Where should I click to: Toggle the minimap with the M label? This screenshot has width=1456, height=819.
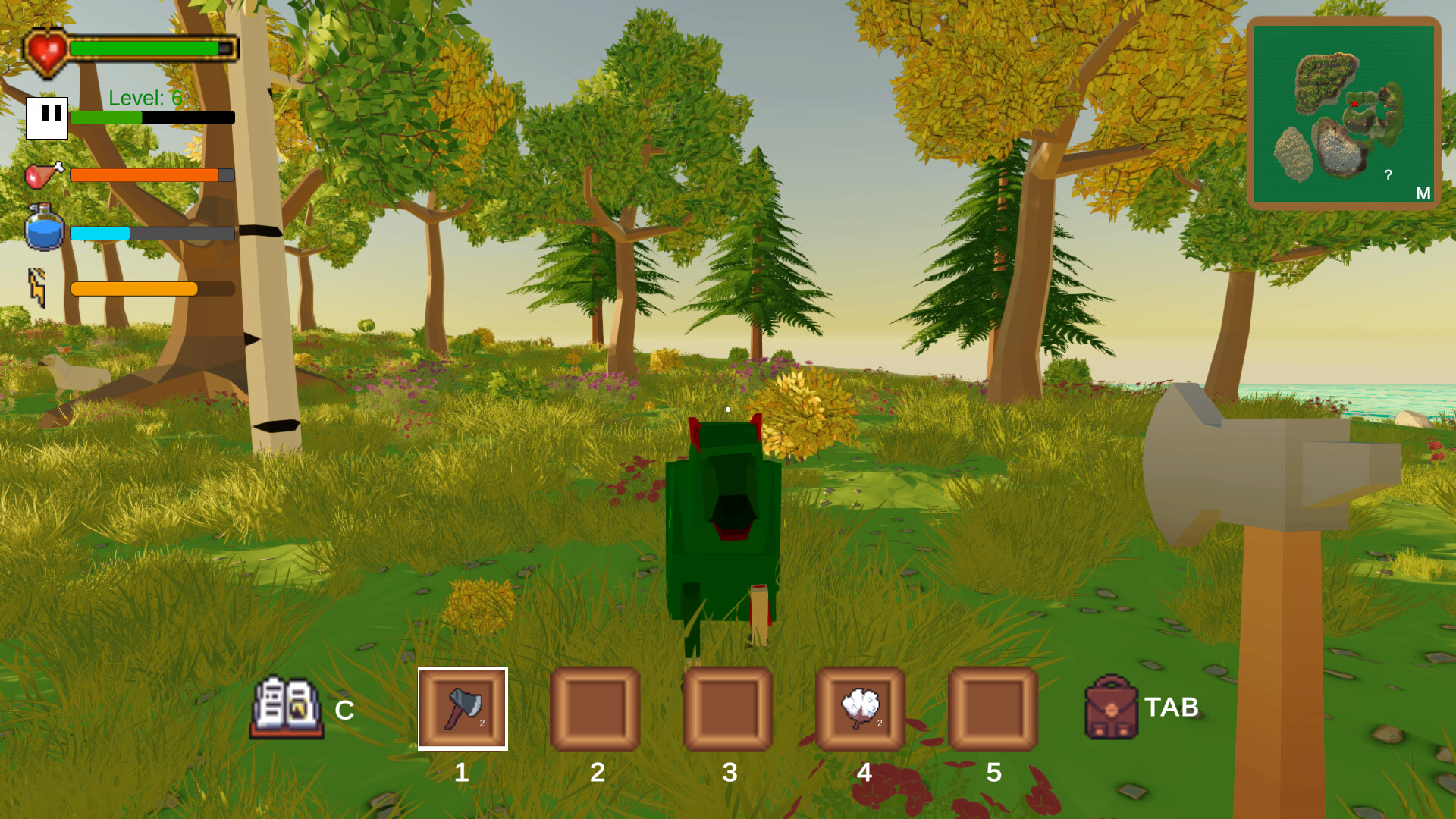(1423, 193)
